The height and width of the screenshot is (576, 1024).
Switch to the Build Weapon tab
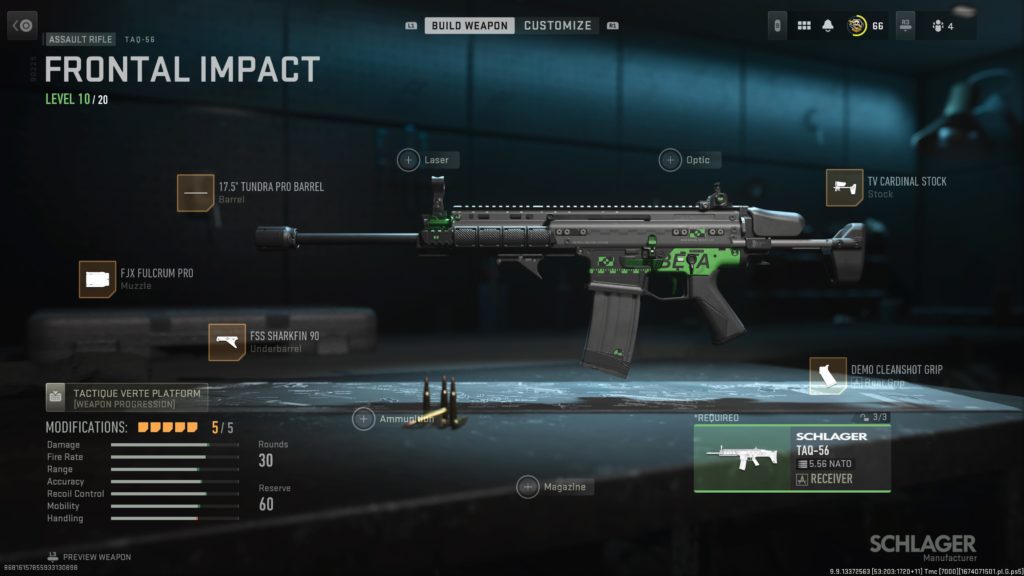point(470,25)
